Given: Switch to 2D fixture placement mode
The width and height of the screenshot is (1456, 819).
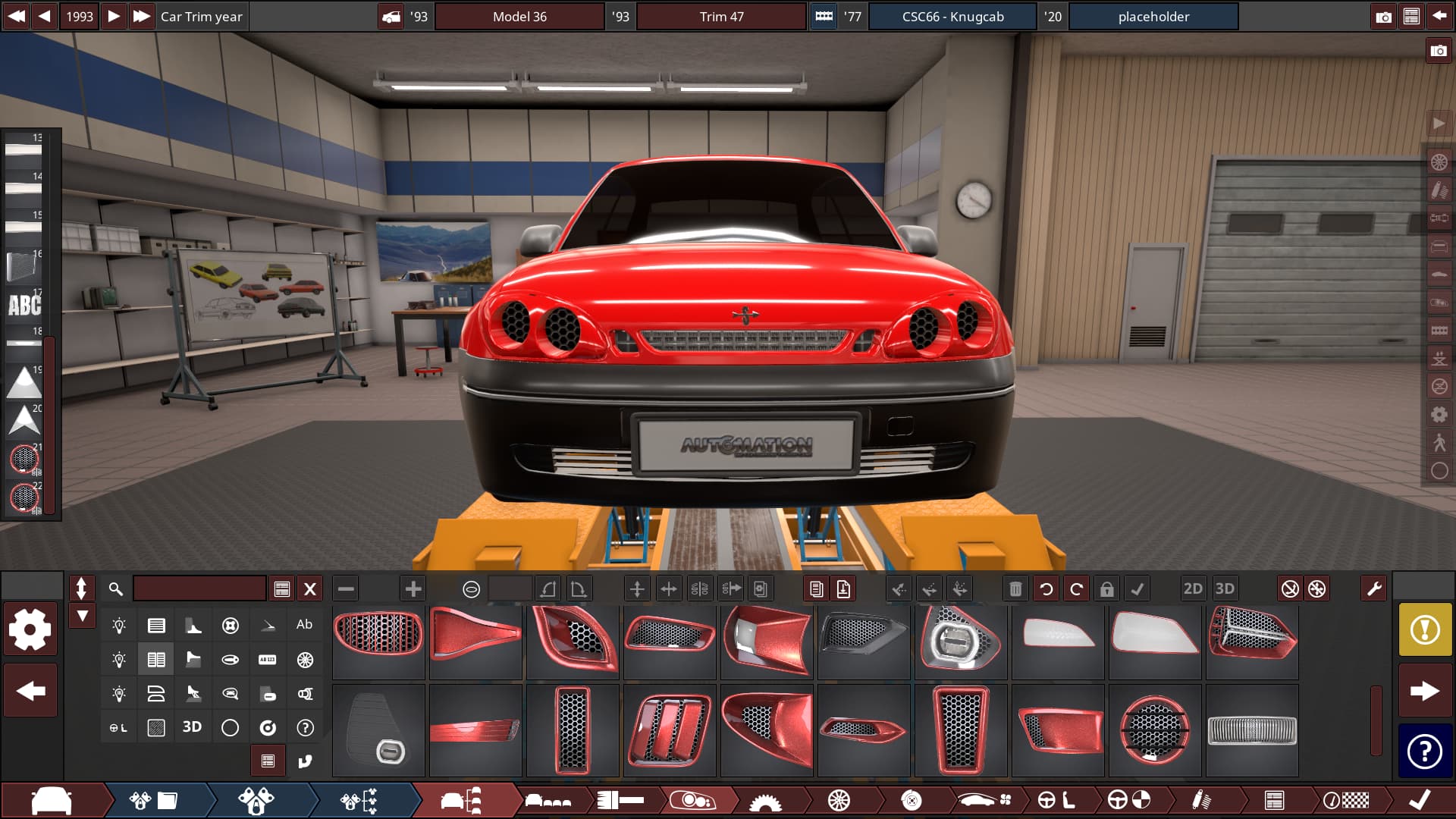Looking at the screenshot, I should click(1193, 589).
